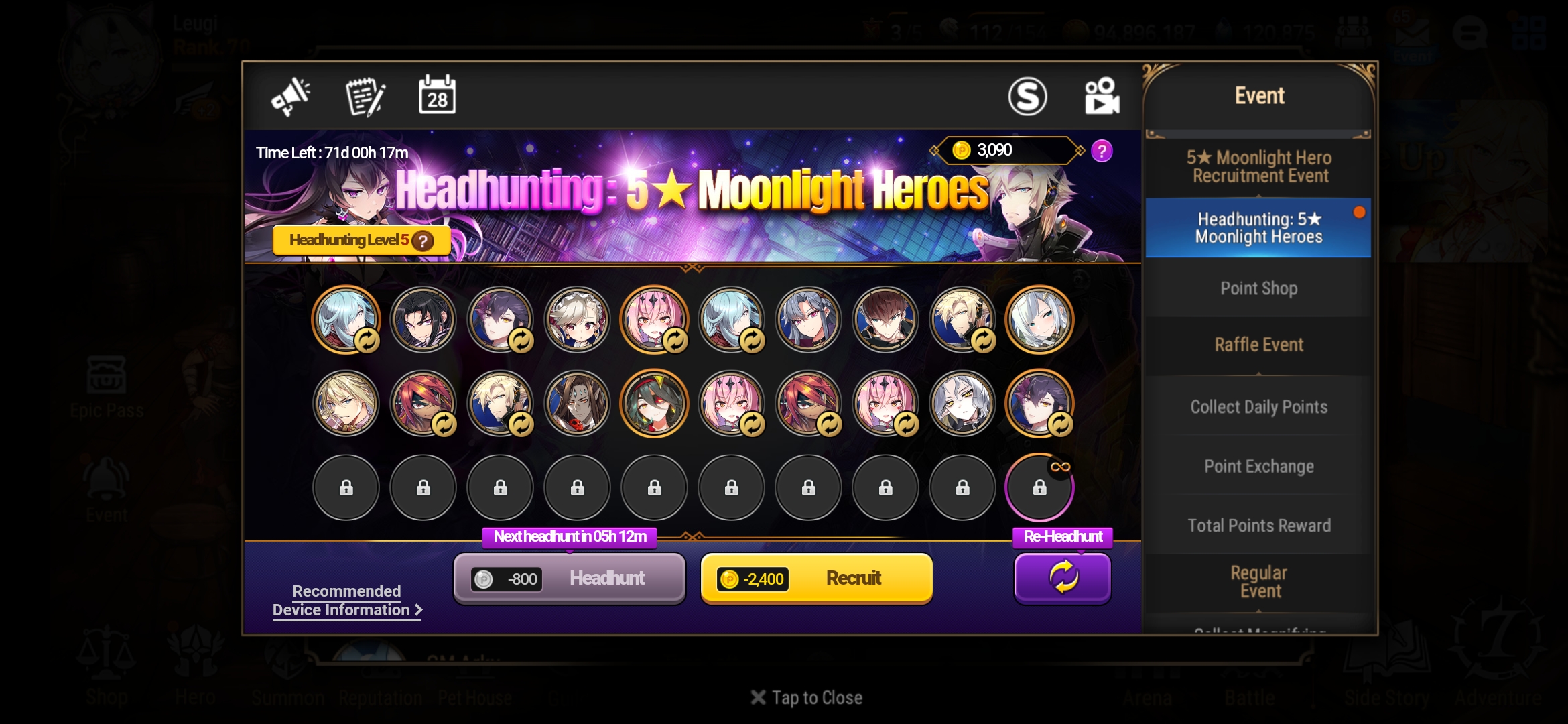Image resolution: width=1568 pixels, height=724 pixels.
Task: Click the S (Stove) icon
Action: pos(1029,95)
